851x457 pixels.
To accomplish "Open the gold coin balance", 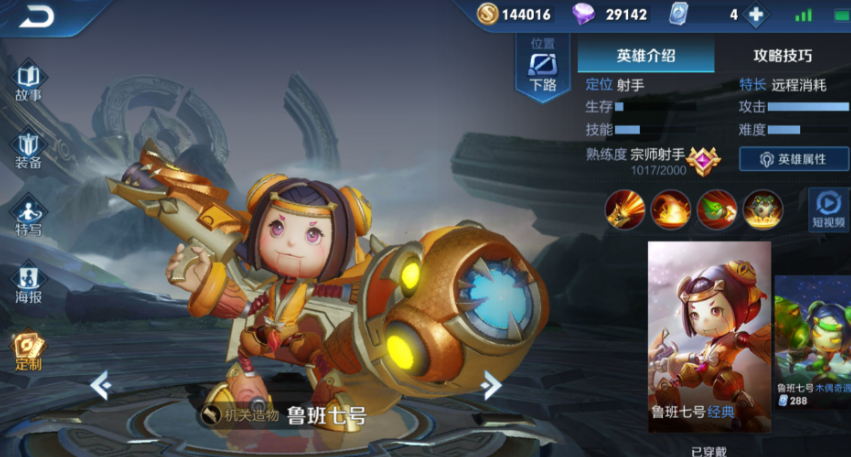I will point(514,15).
